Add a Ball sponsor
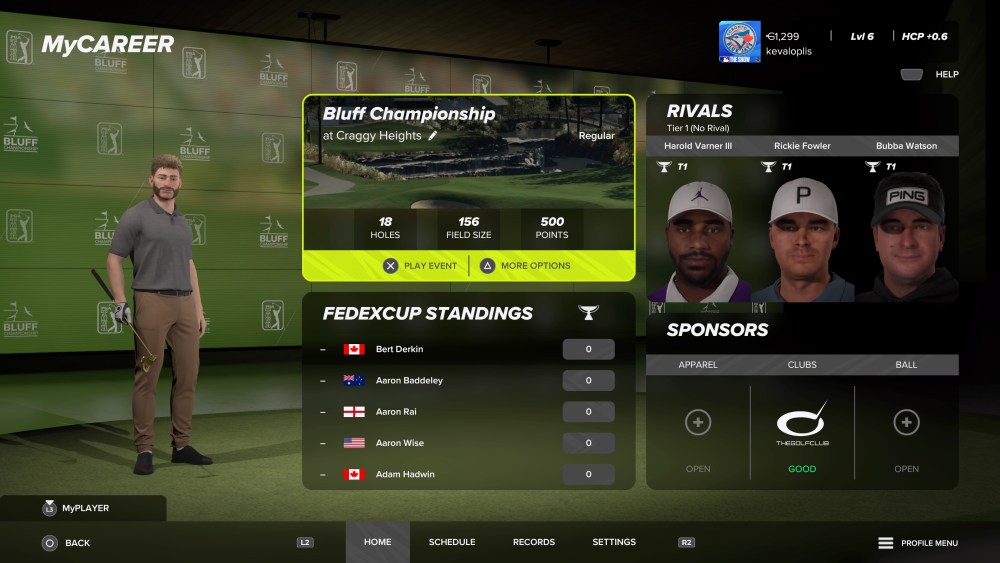Image resolution: width=1000 pixels, height=563 pixels. click(906, 423)
